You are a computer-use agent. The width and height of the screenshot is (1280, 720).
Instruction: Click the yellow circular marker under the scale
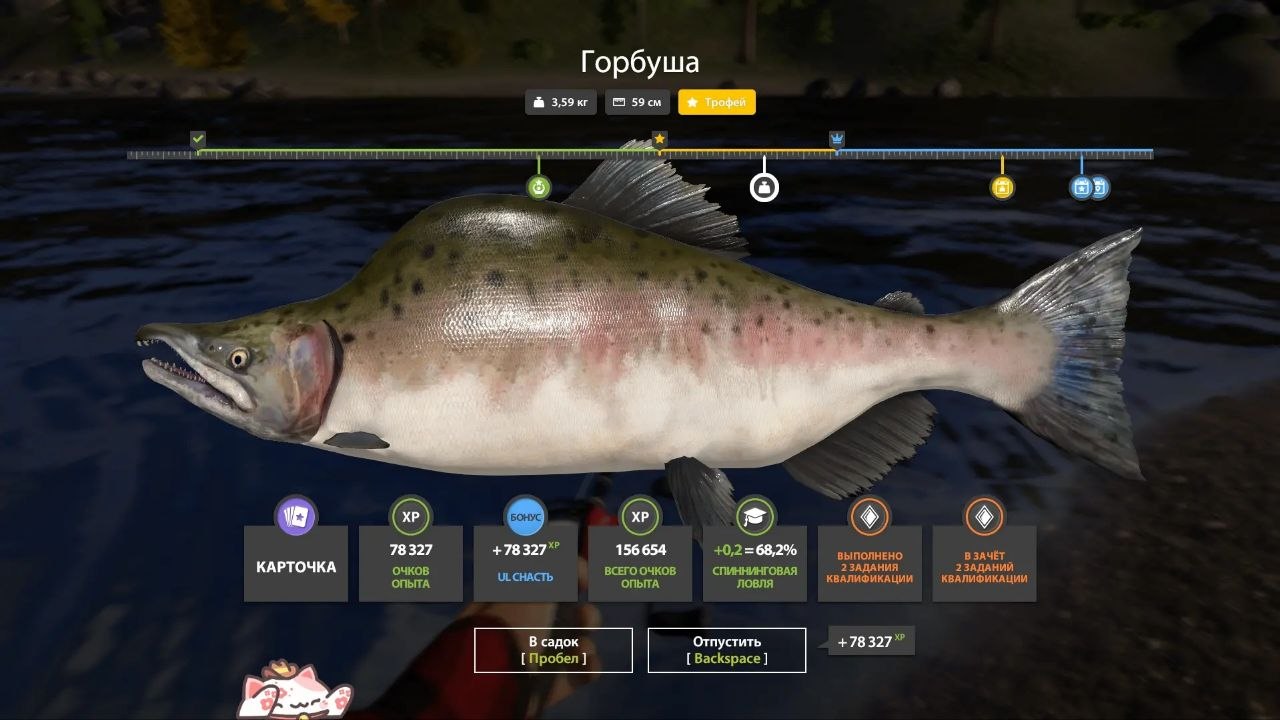pyautogui.click(x=1002, y=187)
